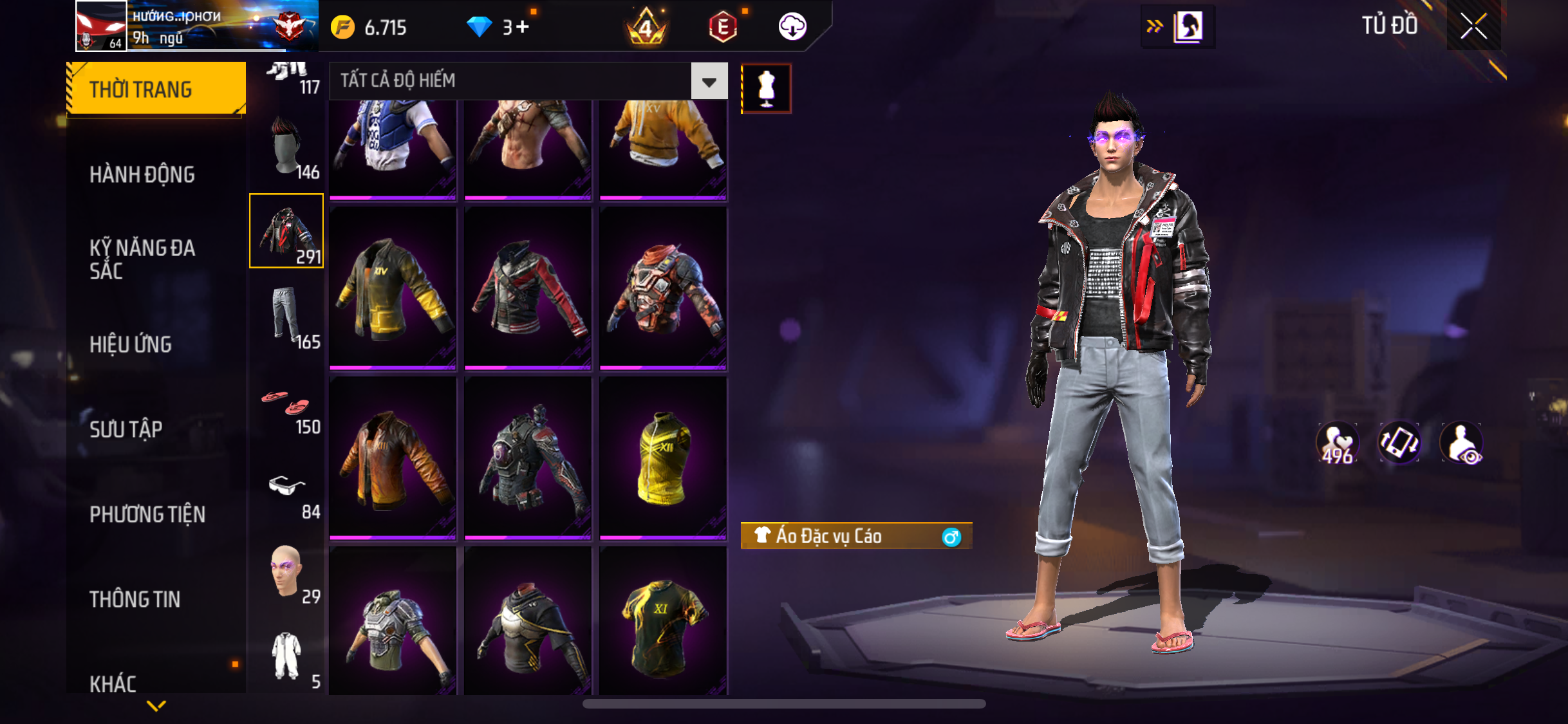Open the KỸ NĂNG ĐA SẮC tab
Screen dimensions: 1568x724
[142, 259]
